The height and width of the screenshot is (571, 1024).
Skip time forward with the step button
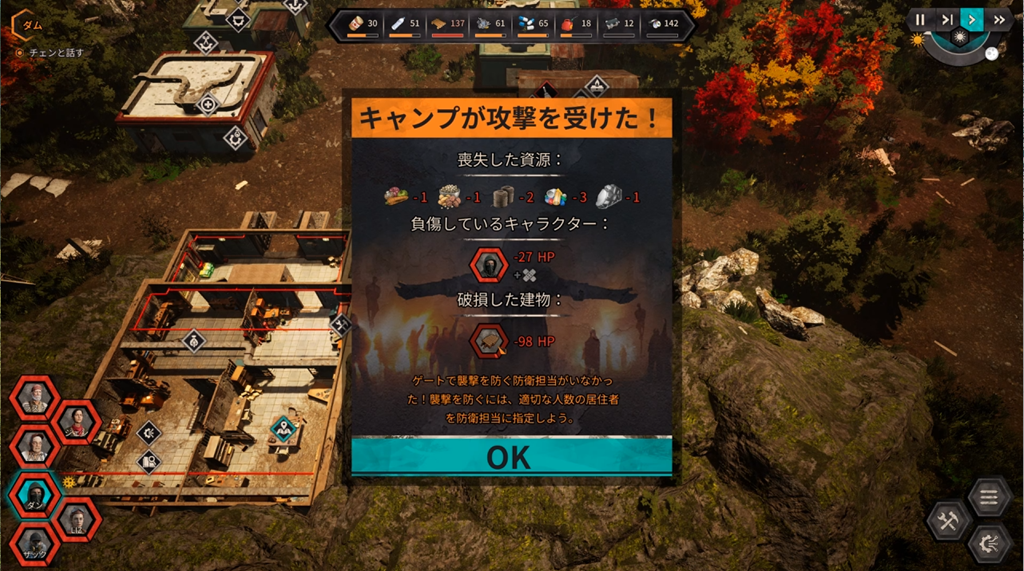coord(946,19)
